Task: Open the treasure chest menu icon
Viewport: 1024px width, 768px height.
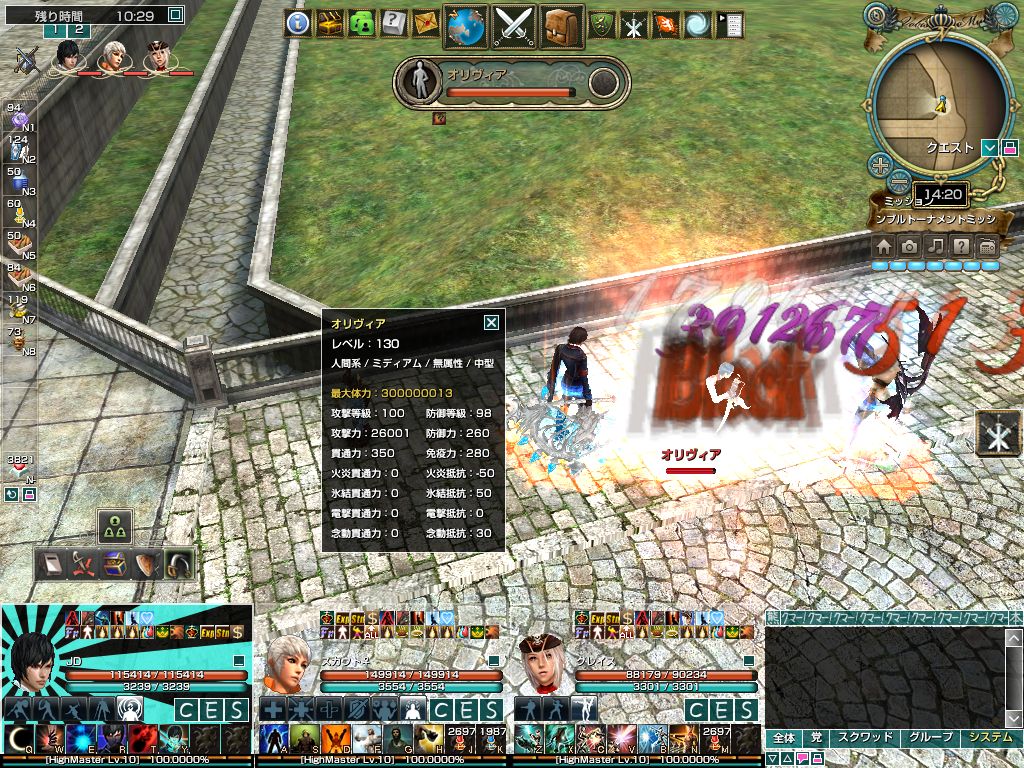Action: point(329,23)
